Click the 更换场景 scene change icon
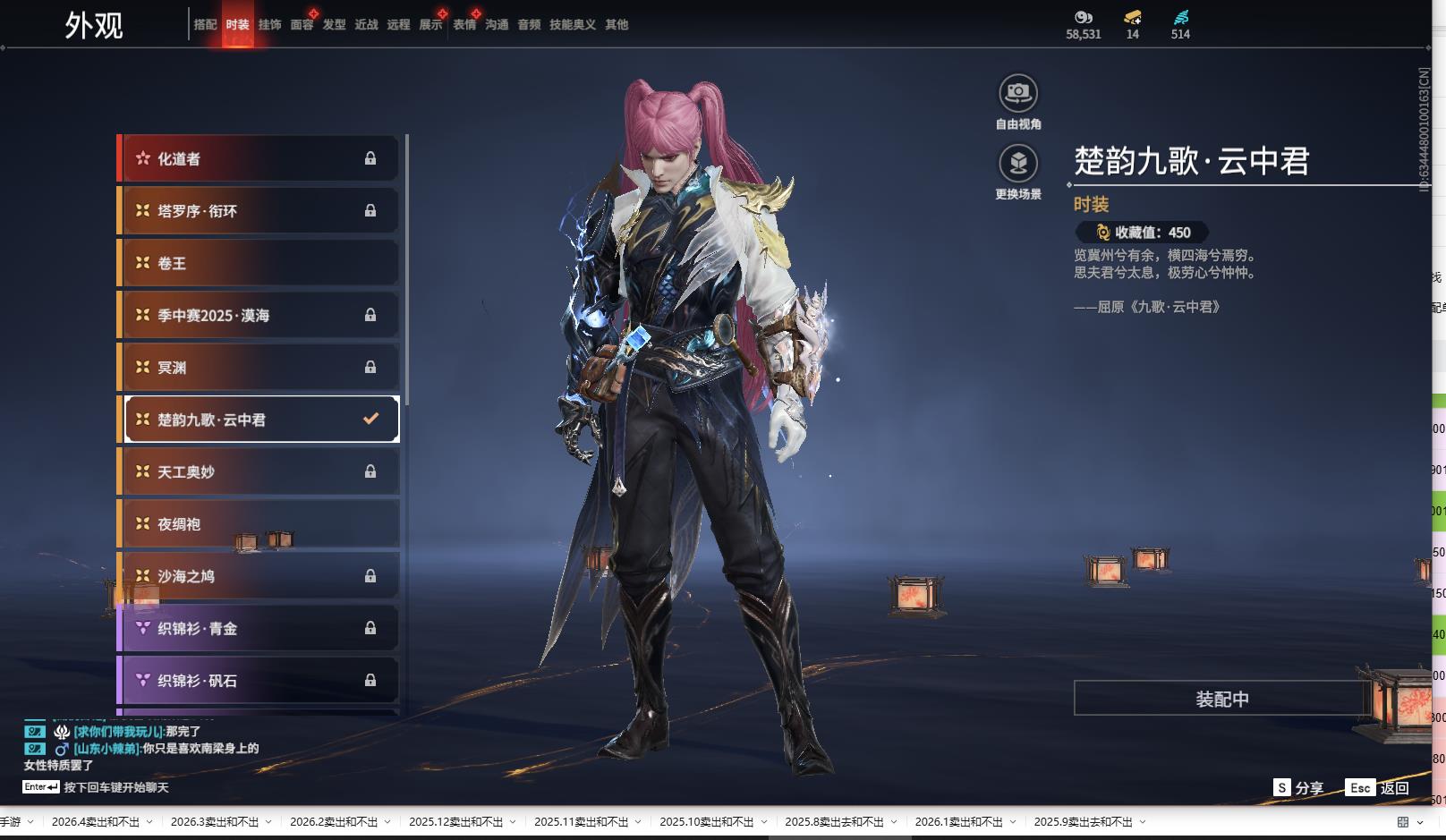 1018,164
